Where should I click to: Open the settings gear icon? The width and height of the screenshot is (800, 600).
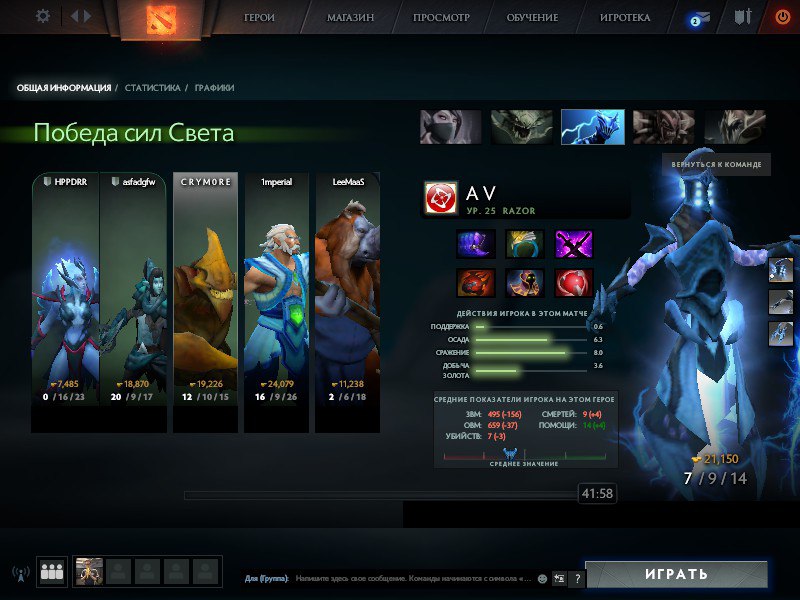click(x=43, y=16)
